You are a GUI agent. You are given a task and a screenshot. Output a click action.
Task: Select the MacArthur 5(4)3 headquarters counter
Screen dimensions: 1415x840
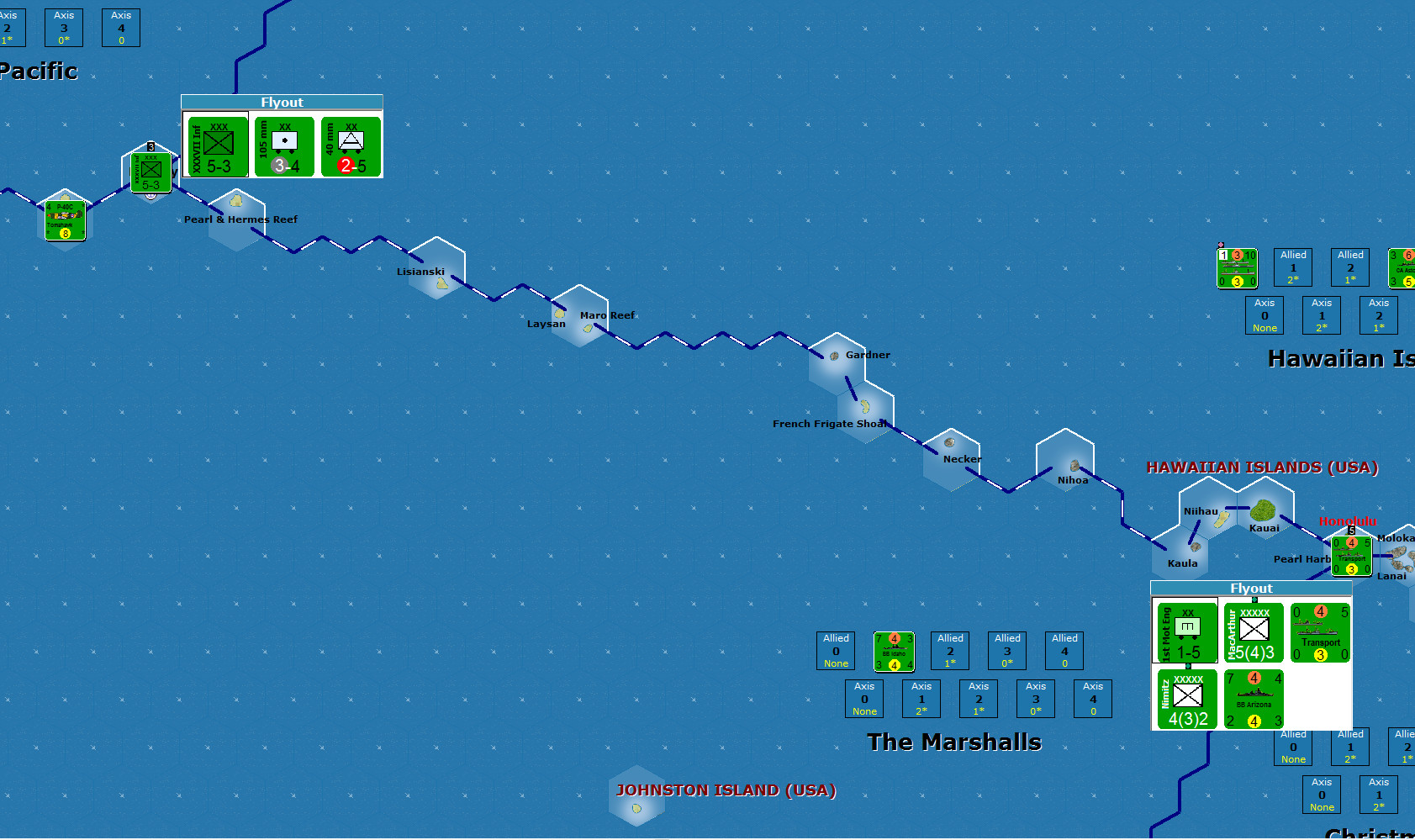pos(1253,631)
